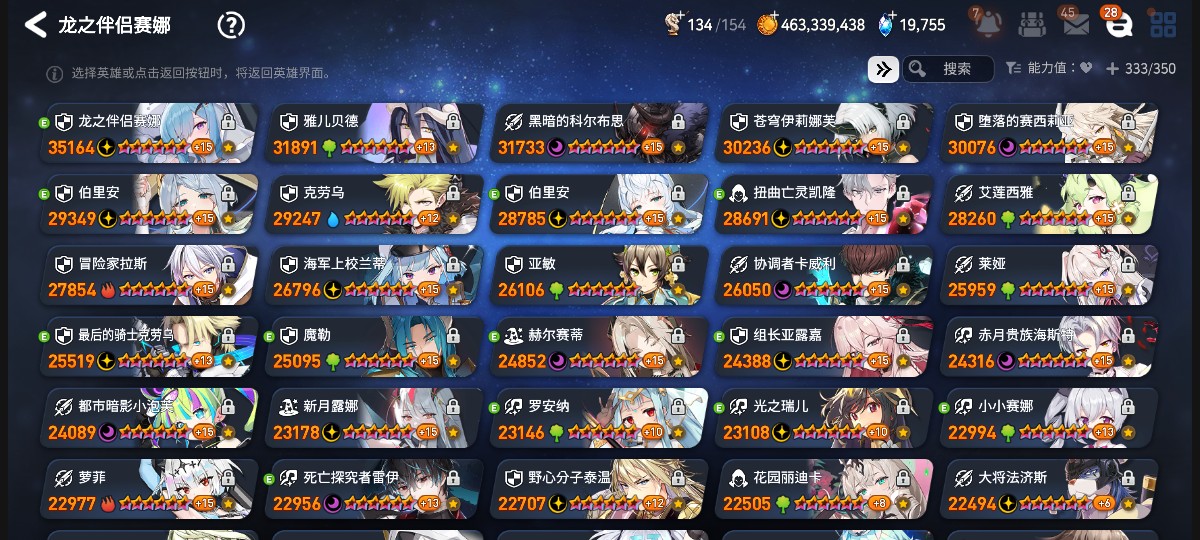Open the mail envelope icon
The image size is (1200, 540).
tap(1076, 25)
